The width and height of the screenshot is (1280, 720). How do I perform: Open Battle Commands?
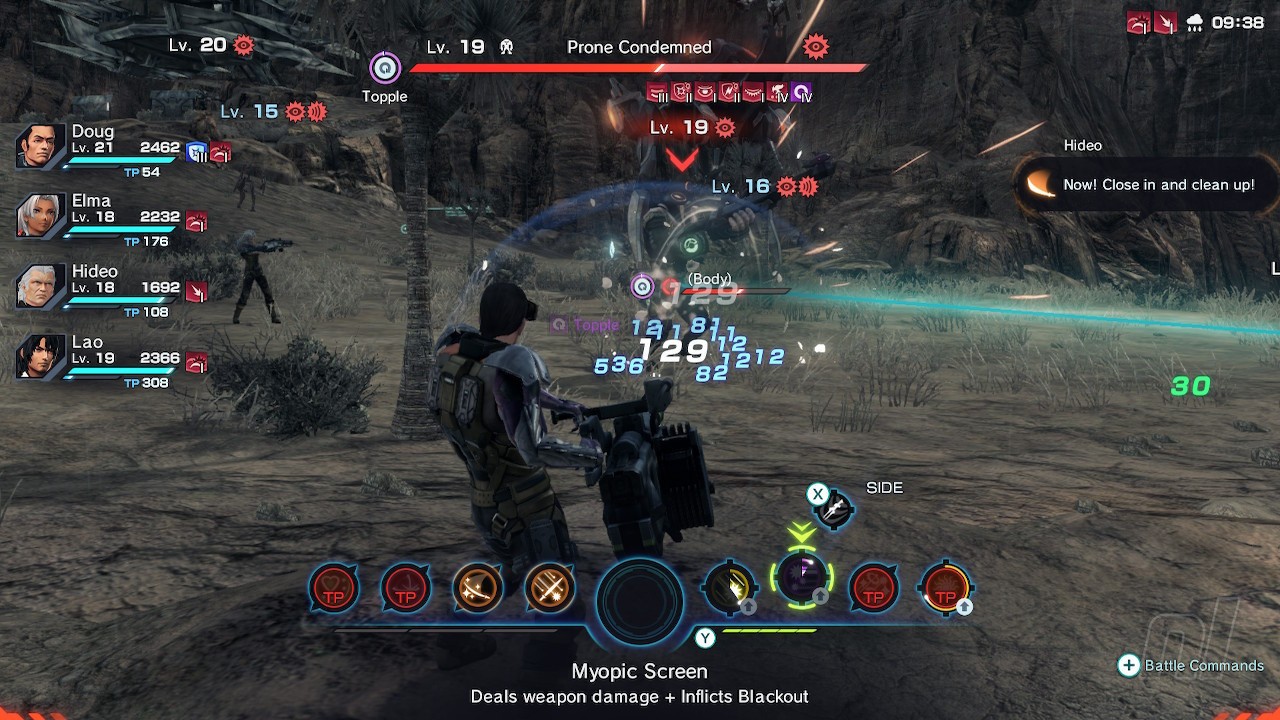[1190, 666]
